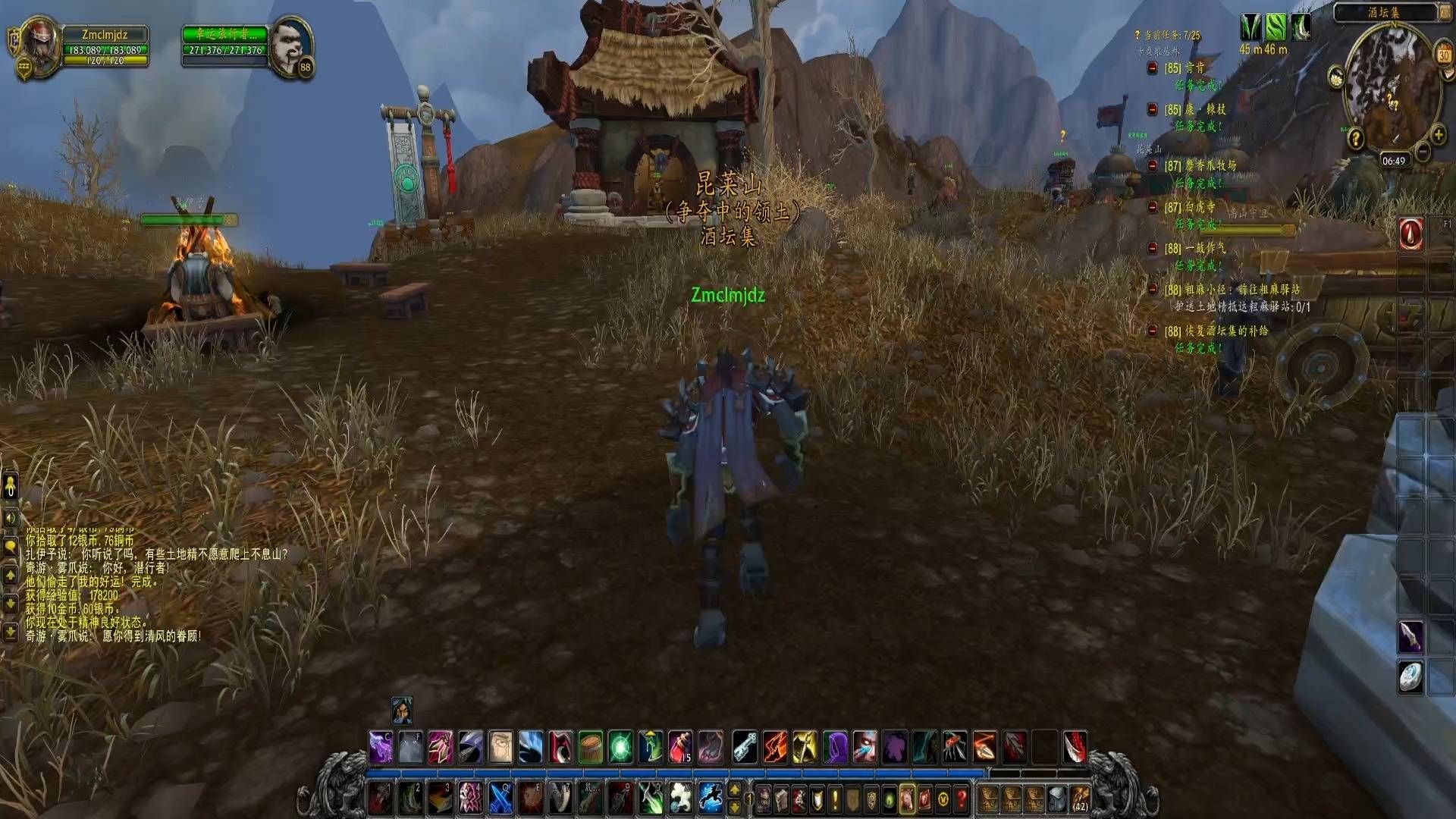Select the level 88 quest with 0/1 objective
This screenshot has width=1456, height=819.
tap(1233, 290)
